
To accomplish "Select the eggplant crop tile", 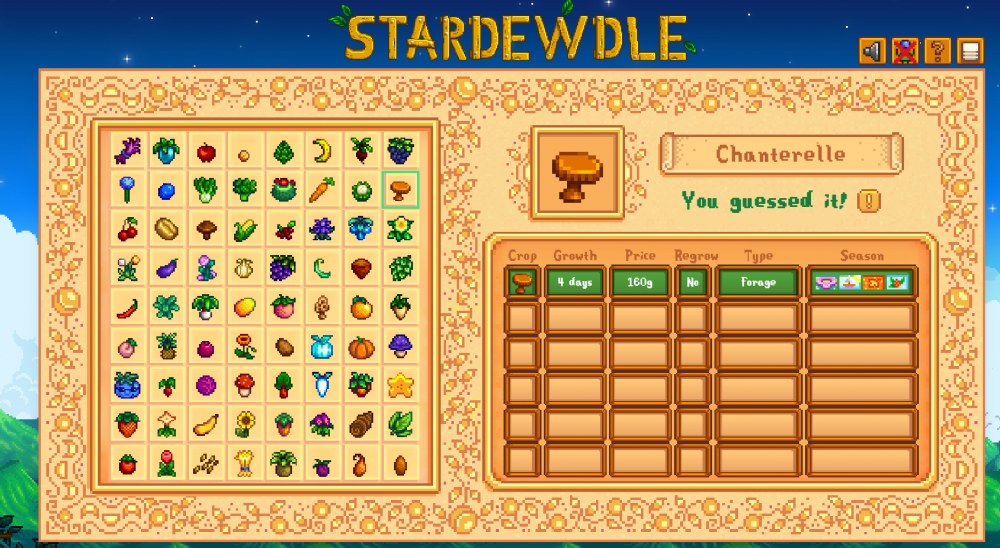I will point(166,268).
